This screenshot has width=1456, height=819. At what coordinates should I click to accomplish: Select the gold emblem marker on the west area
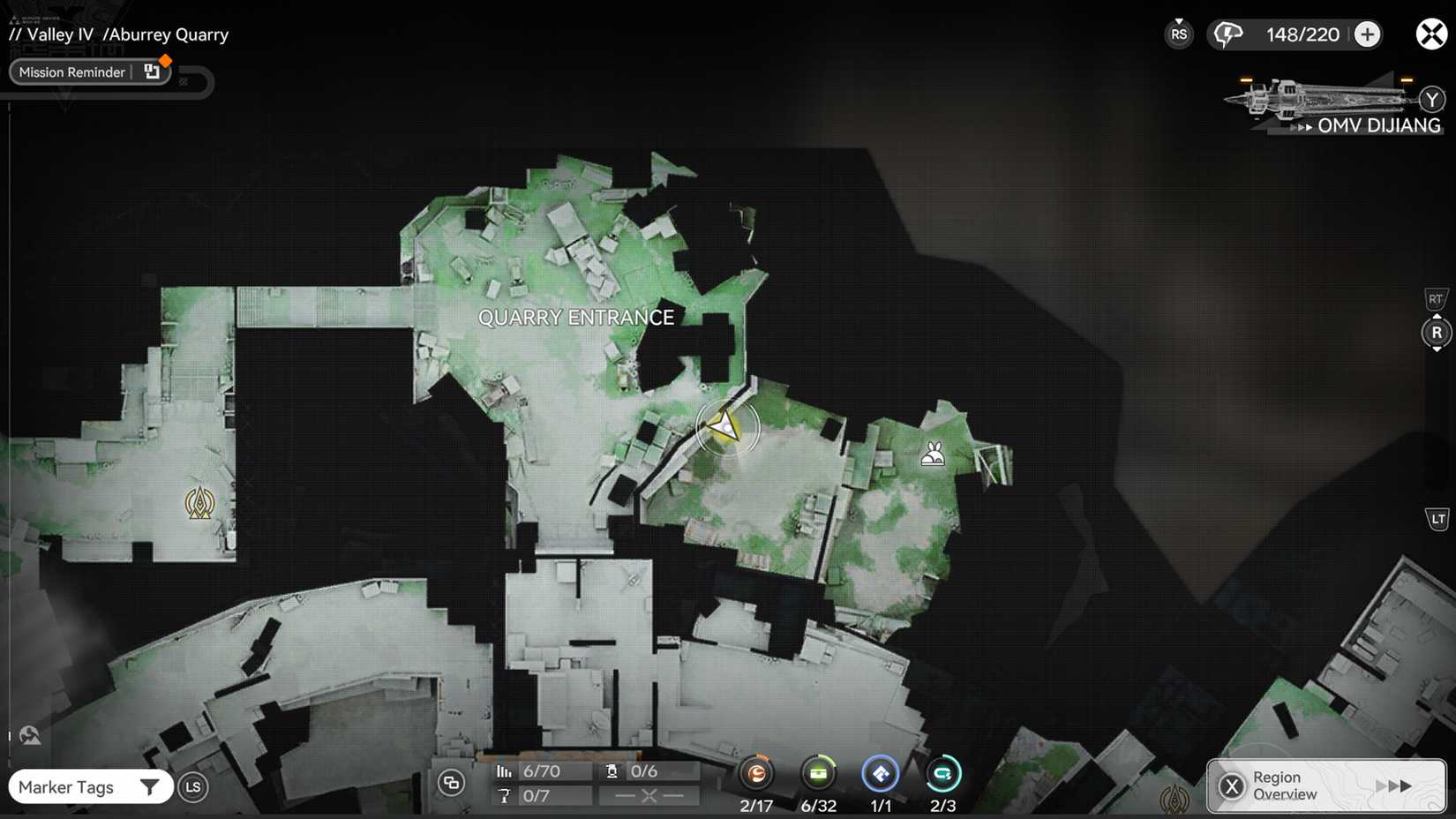pos(199,504)
